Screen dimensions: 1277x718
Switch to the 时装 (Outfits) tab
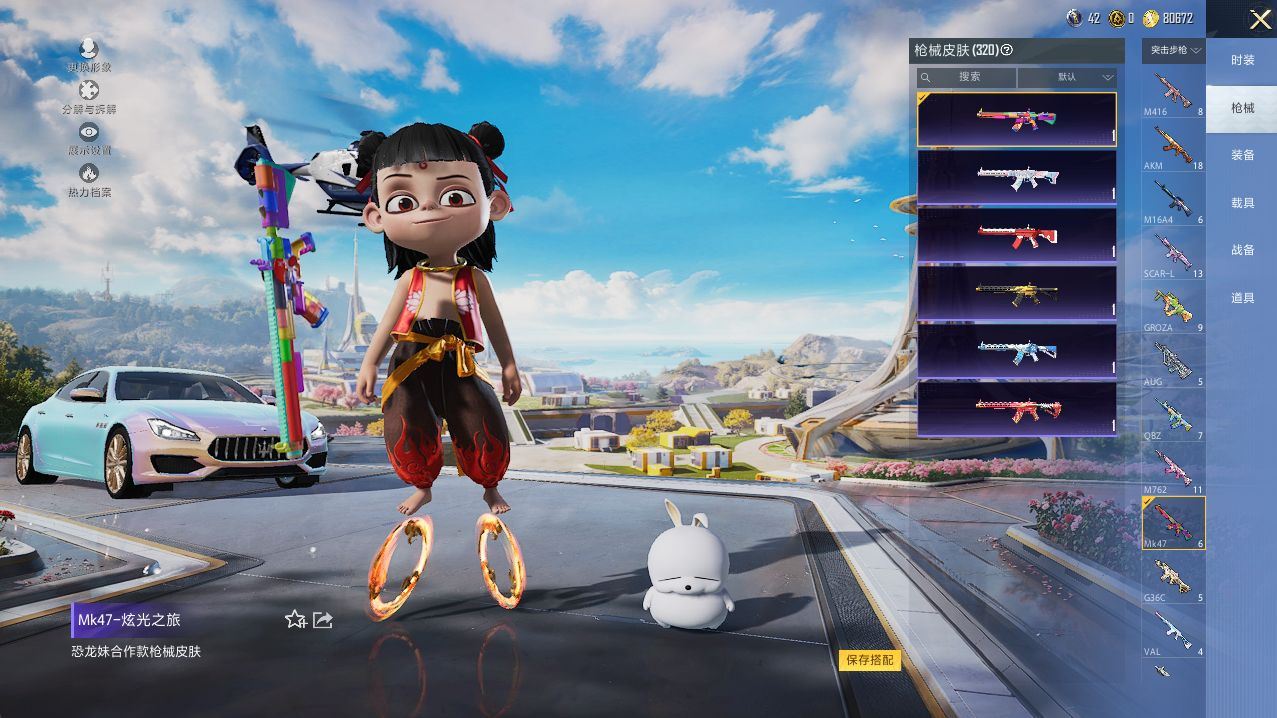(x=1242, y=60)
